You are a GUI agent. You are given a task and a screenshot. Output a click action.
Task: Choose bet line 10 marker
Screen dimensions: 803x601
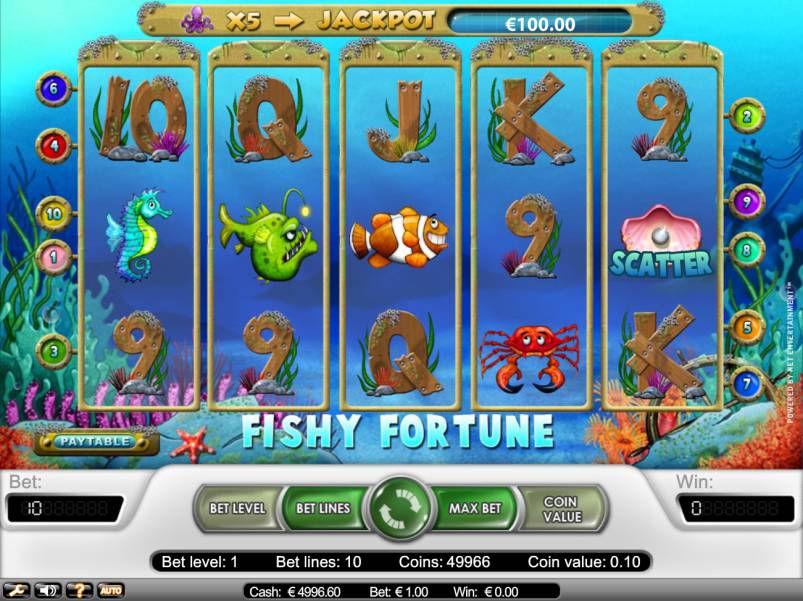point(53,213)
